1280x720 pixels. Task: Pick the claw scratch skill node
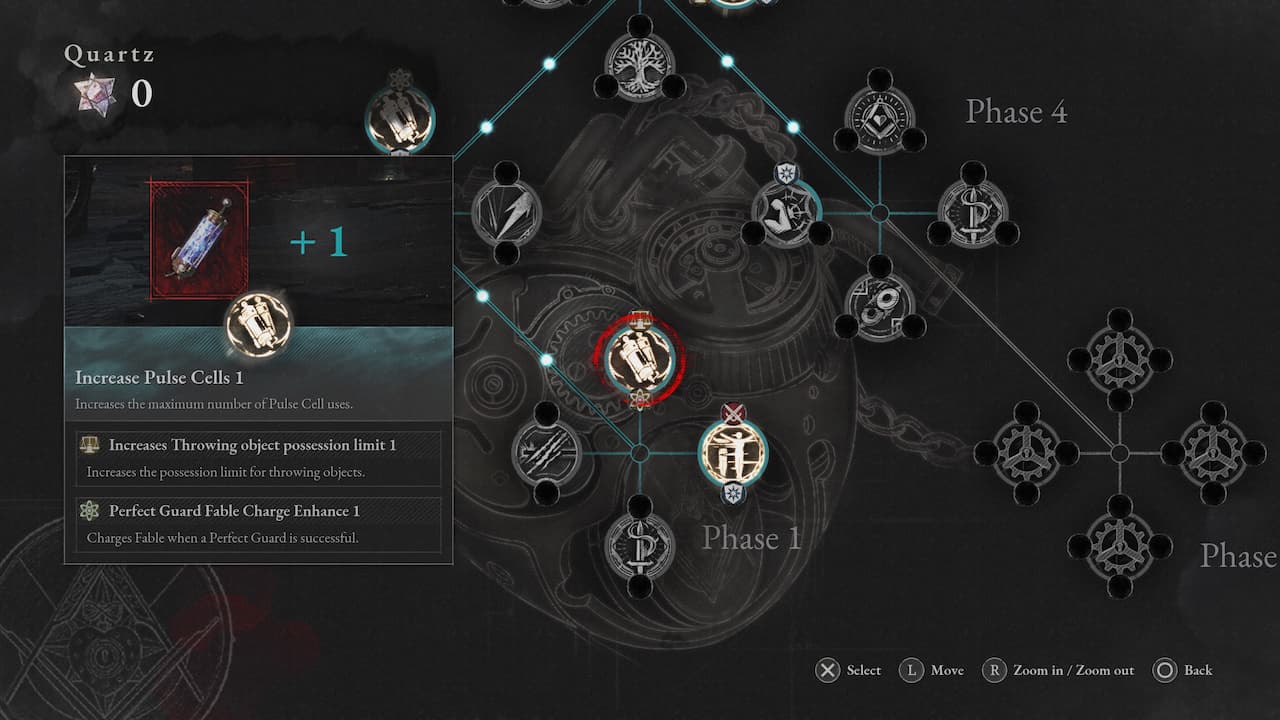tap(546, 453)
